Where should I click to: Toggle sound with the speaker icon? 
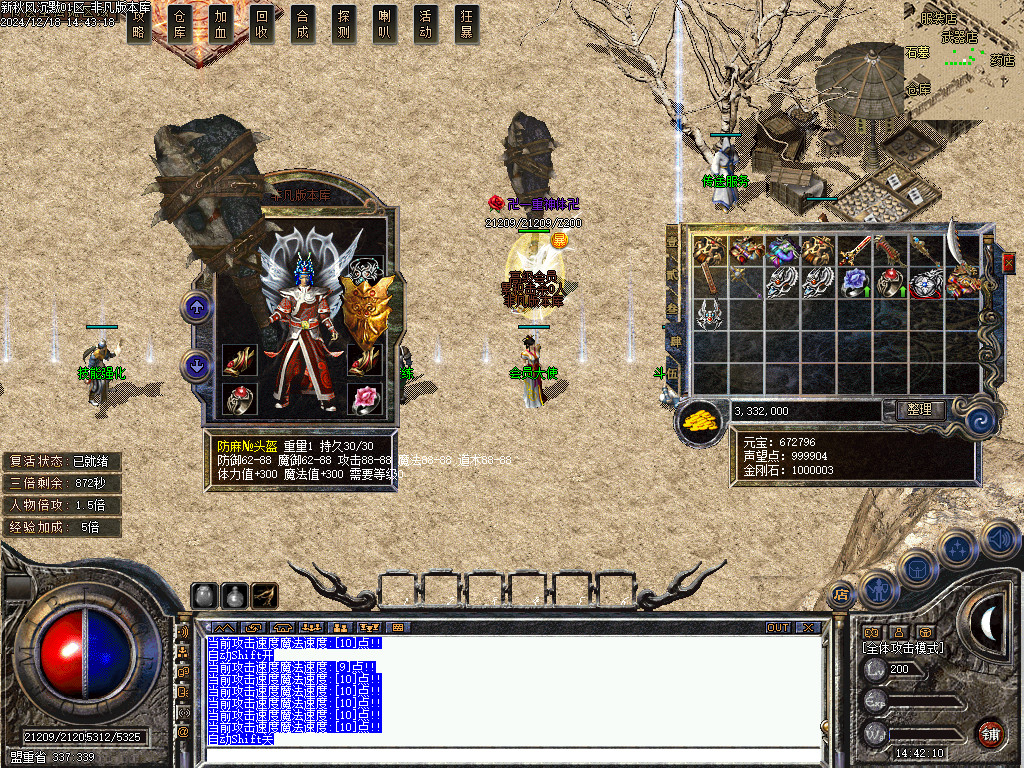click(1000, 540)
